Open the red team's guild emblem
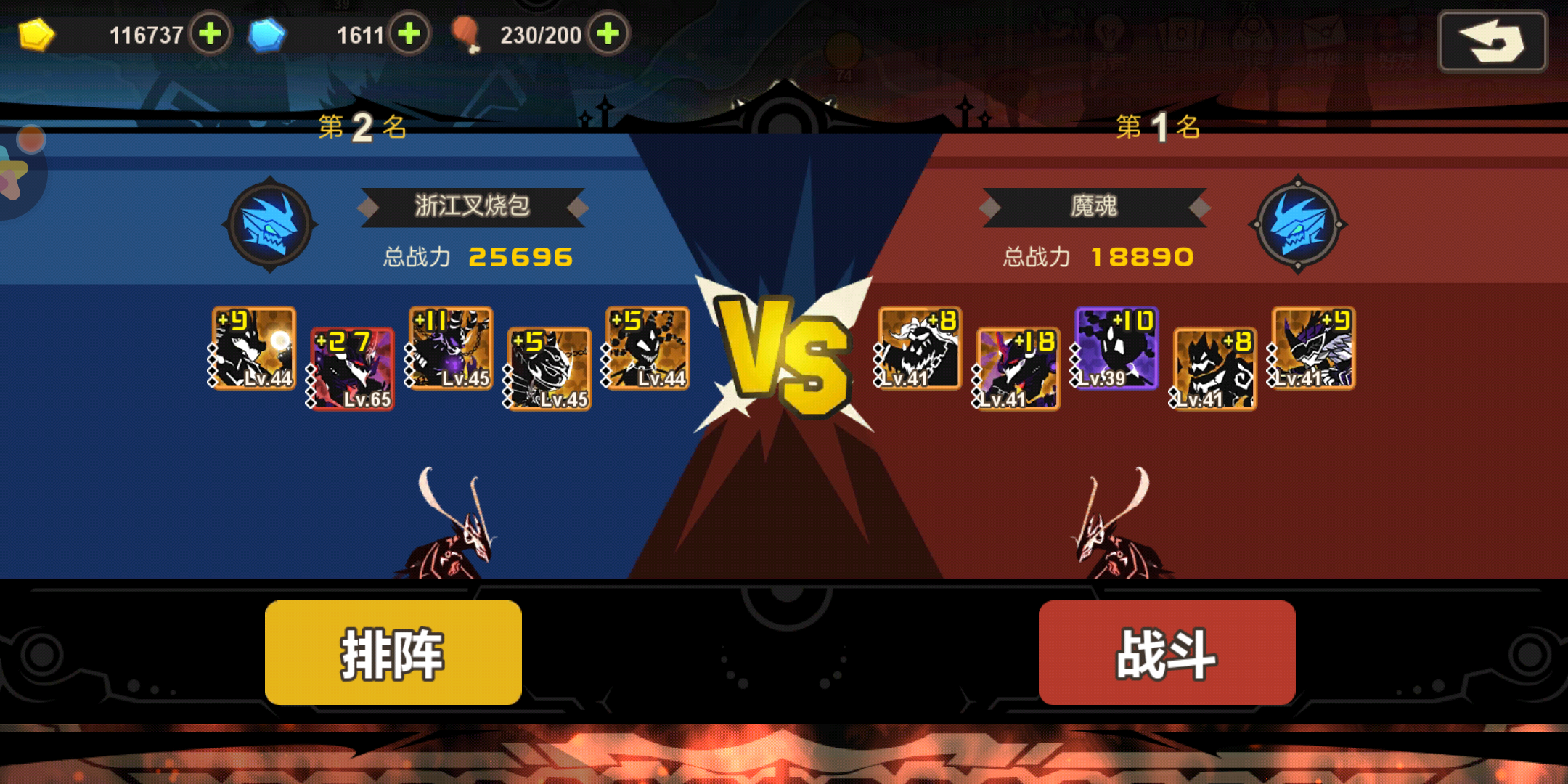Screen dimensions: 1568x784 click(x=1297, y=225)
